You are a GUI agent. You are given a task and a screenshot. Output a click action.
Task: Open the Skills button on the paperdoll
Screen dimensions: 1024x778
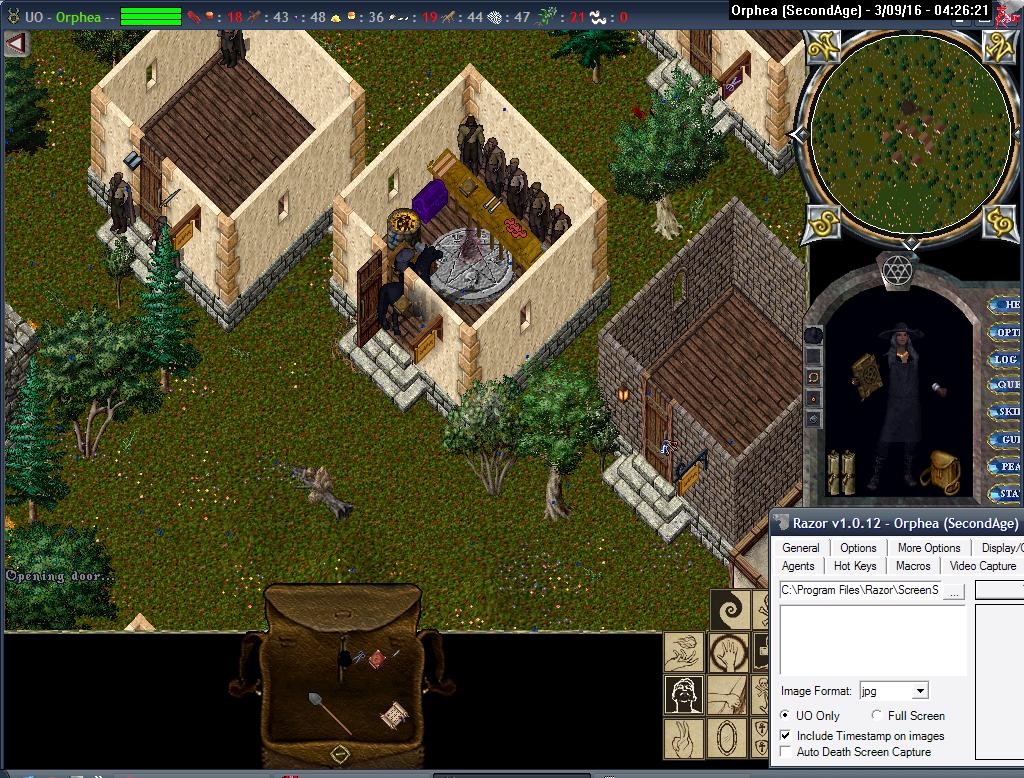pos(1006,412)
